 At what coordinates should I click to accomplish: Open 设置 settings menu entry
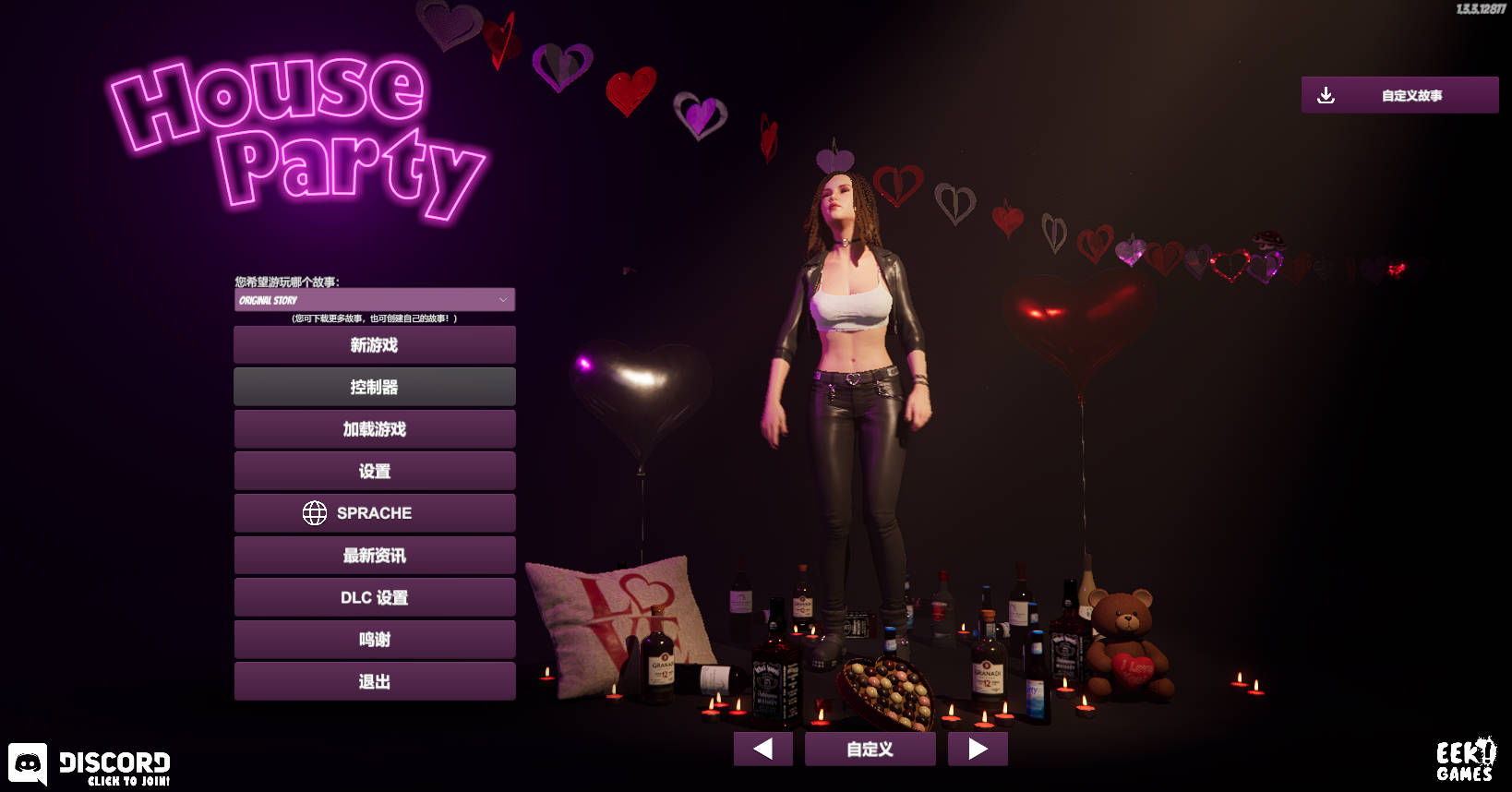pyautogui.click(x=375, y=471)
